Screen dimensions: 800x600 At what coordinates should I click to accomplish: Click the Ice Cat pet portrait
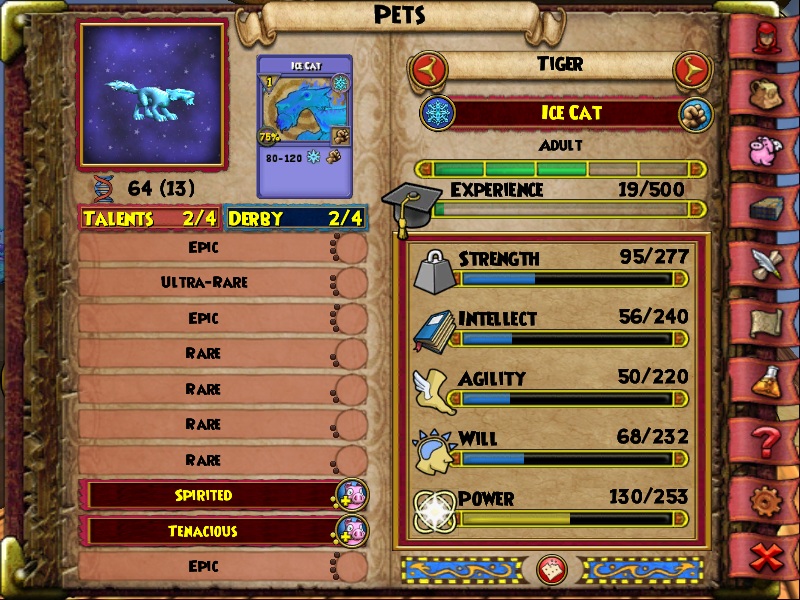152,95
